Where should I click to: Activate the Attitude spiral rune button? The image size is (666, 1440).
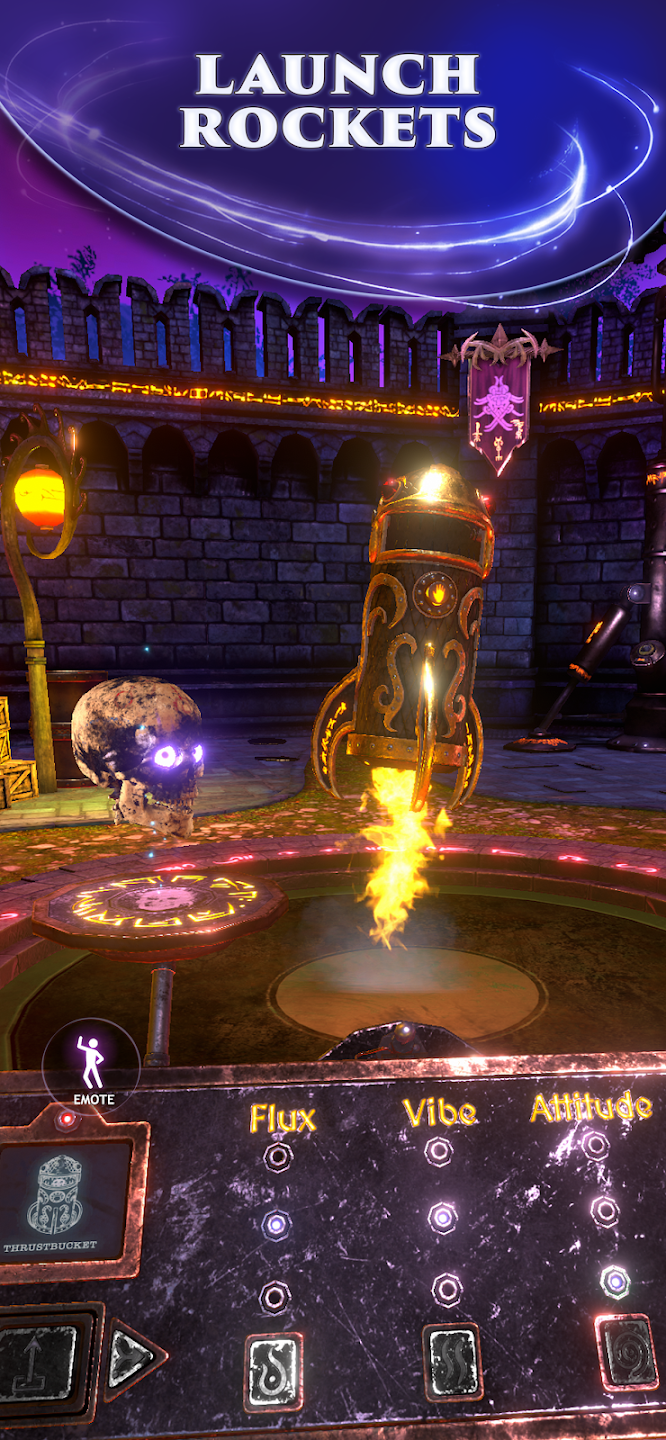coord(628,1353)
